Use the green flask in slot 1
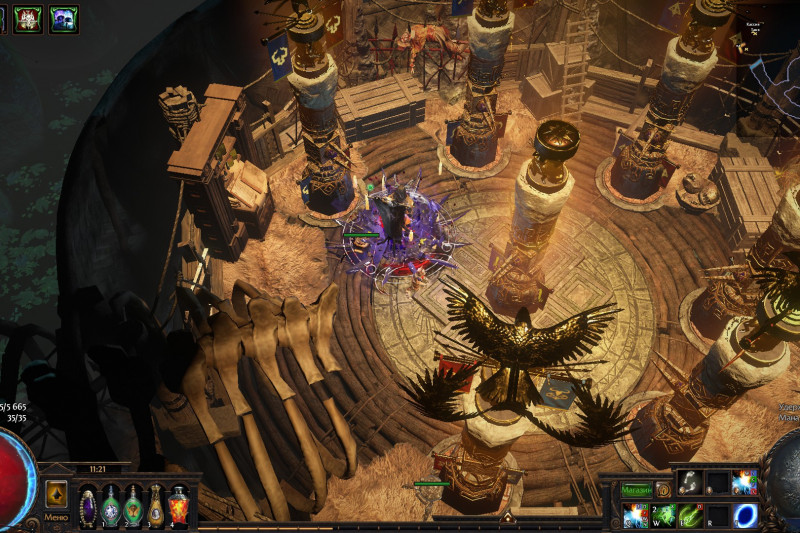 pos(111,504)
